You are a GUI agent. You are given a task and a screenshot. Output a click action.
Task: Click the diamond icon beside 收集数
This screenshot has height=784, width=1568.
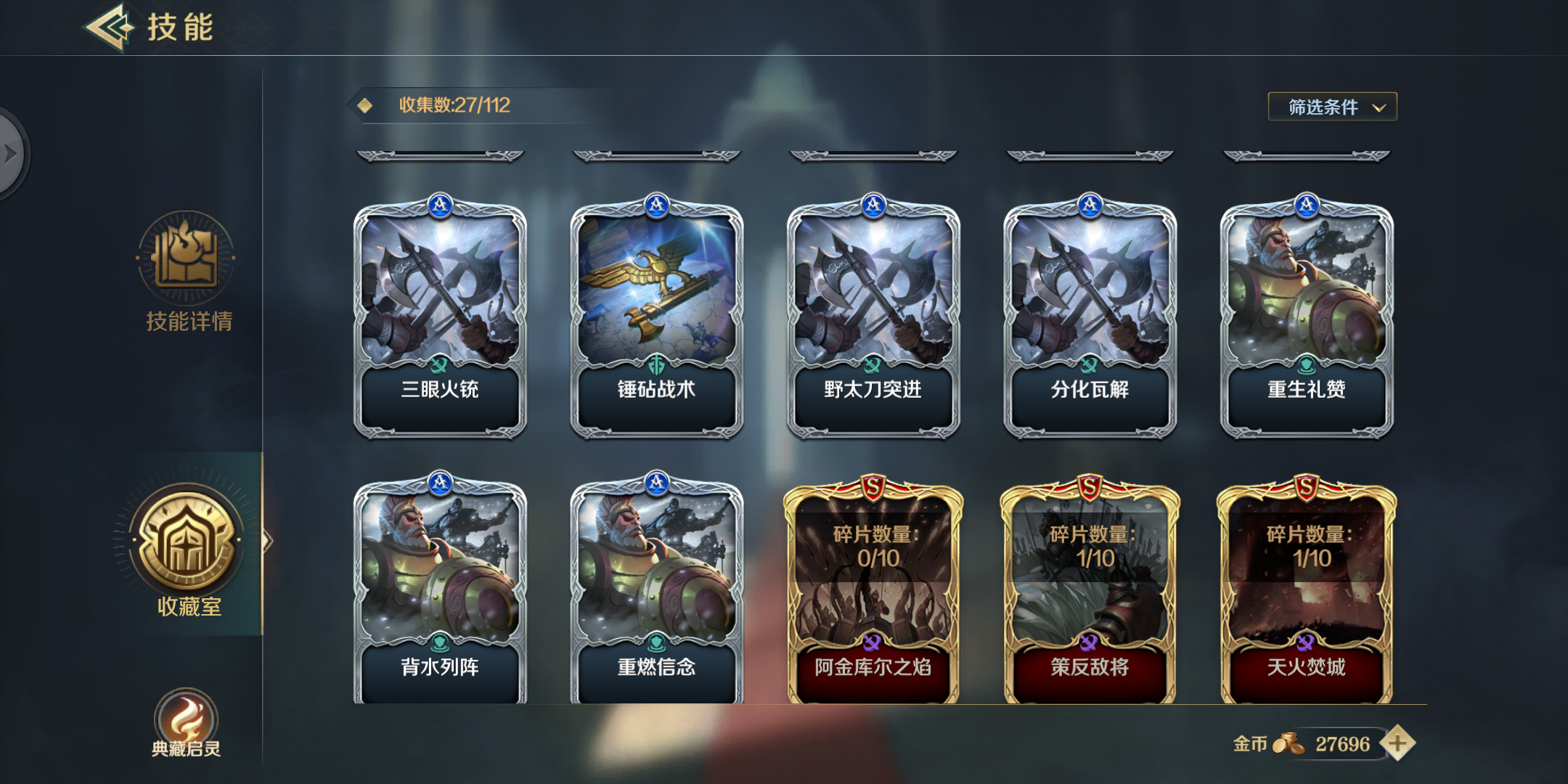point(364,105)
